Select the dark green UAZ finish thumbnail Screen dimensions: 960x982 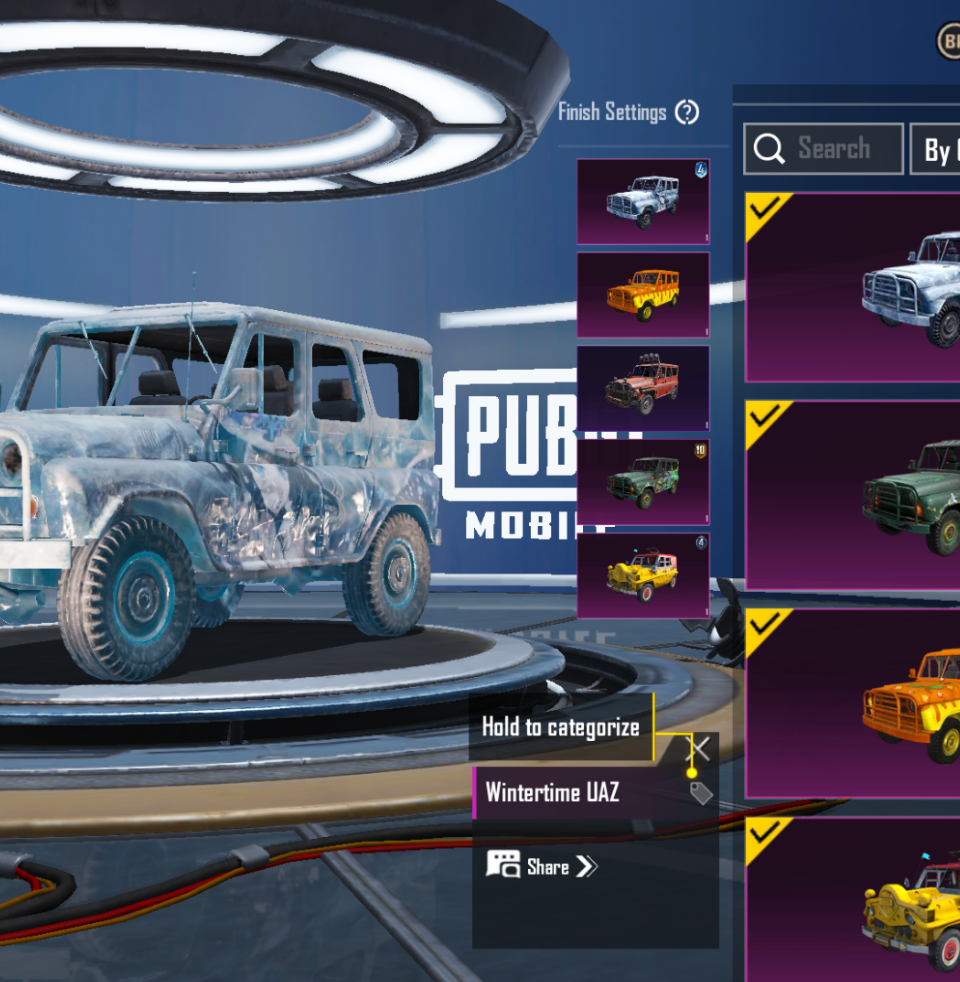[x=643, y=481]
